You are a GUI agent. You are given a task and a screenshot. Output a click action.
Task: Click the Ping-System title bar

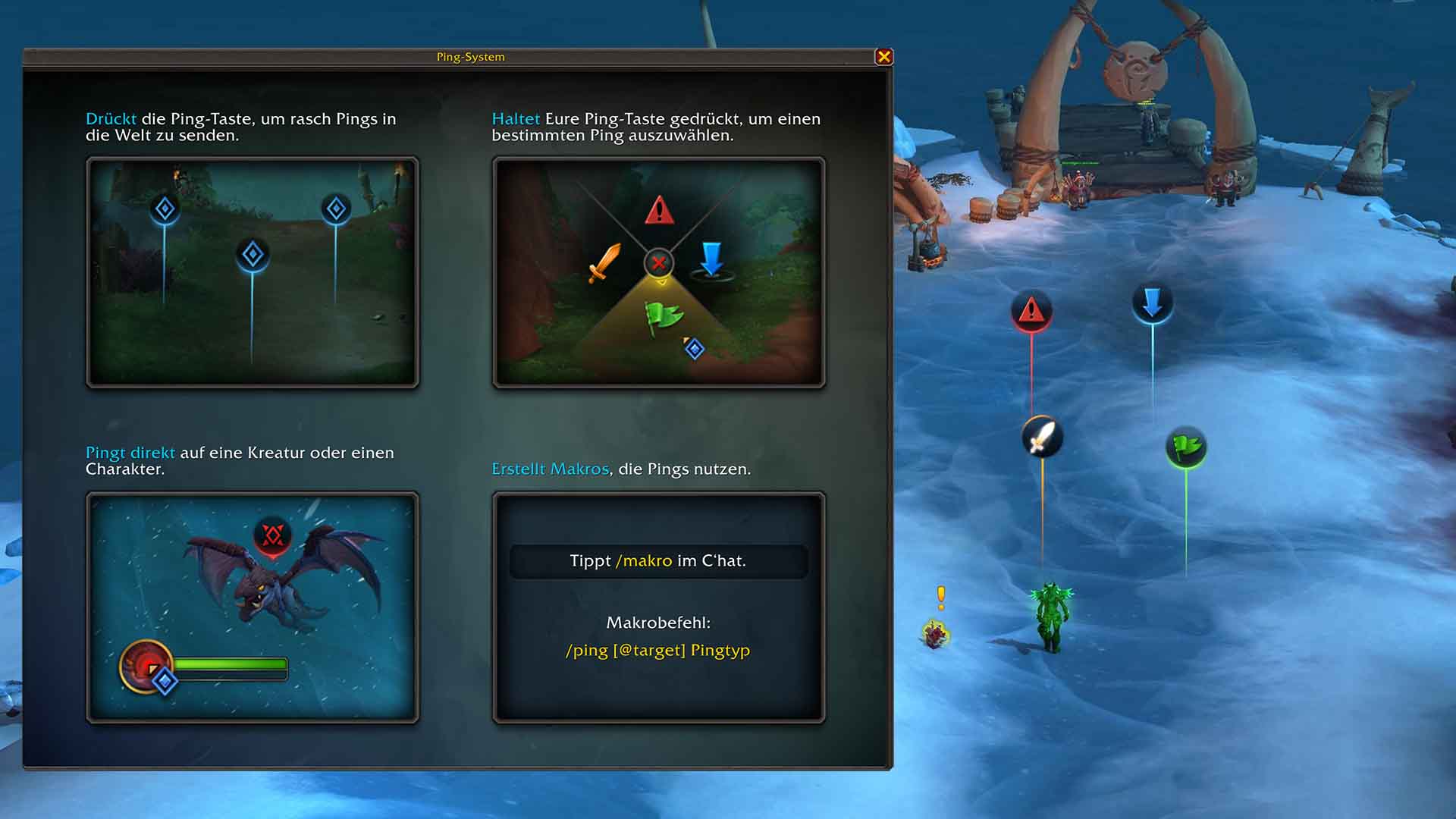tap(470, 56)
